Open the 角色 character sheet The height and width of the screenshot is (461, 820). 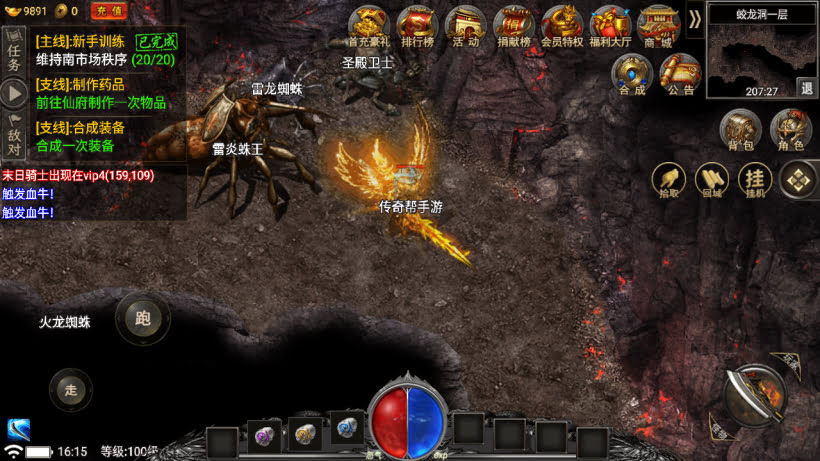(x=791, y=131)
